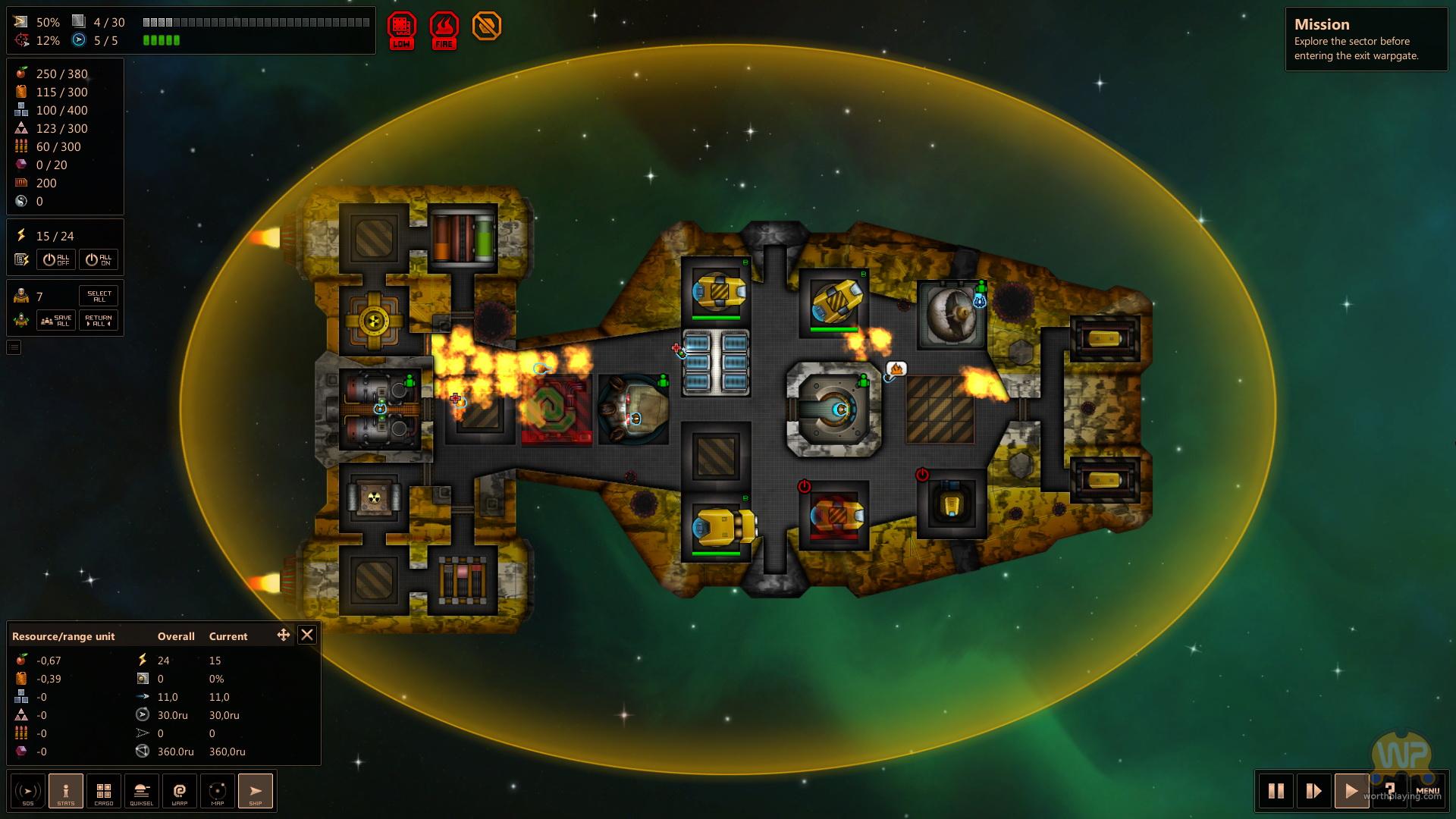This screenshot has height=819, width=1456.
Task: Choose the slow step-play speed
Action: 1314,791
